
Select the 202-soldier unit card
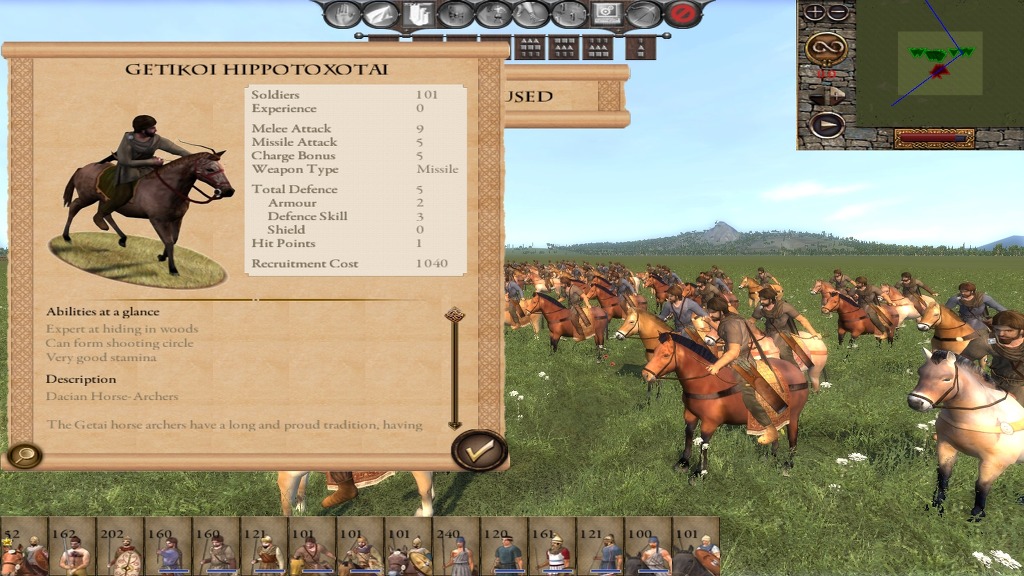pyautogui.click(x=121, y=546)
